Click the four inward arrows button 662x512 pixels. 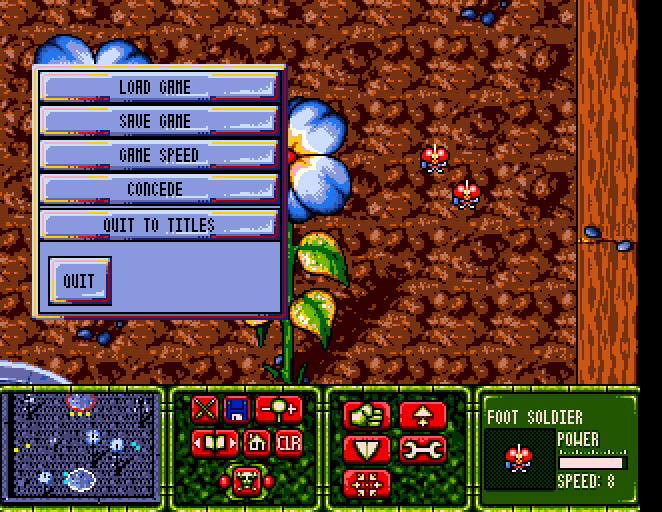[x=366, y=482]
